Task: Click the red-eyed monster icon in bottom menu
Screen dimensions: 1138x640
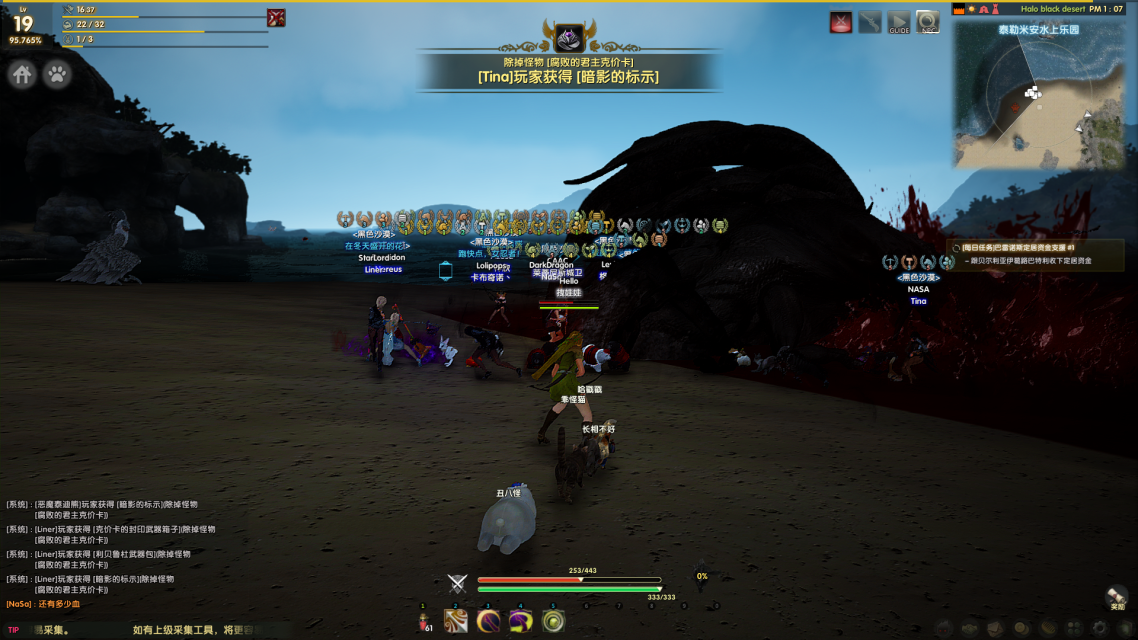Action: [x=943, y=628]
